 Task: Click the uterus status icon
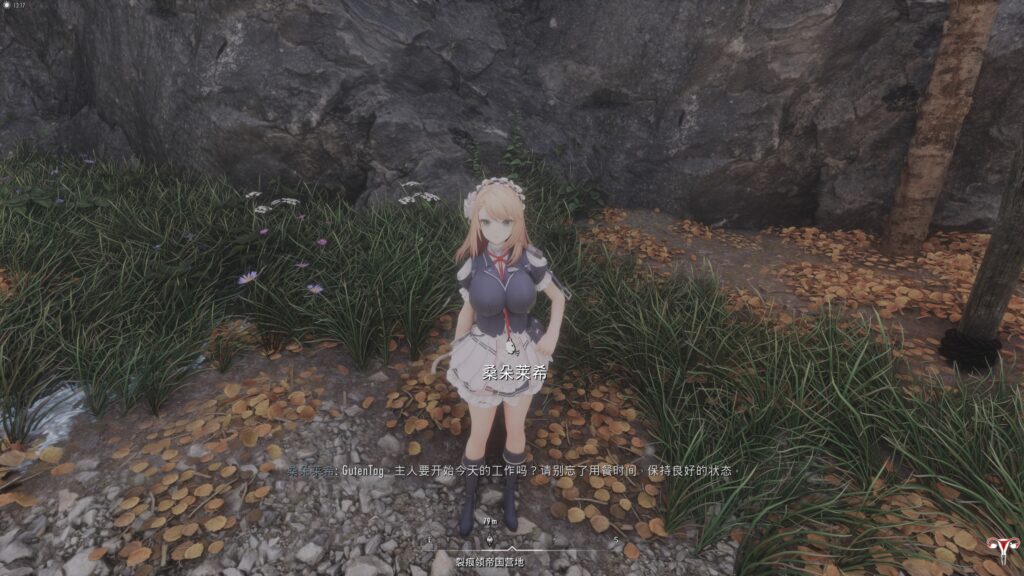coord(998,548)
